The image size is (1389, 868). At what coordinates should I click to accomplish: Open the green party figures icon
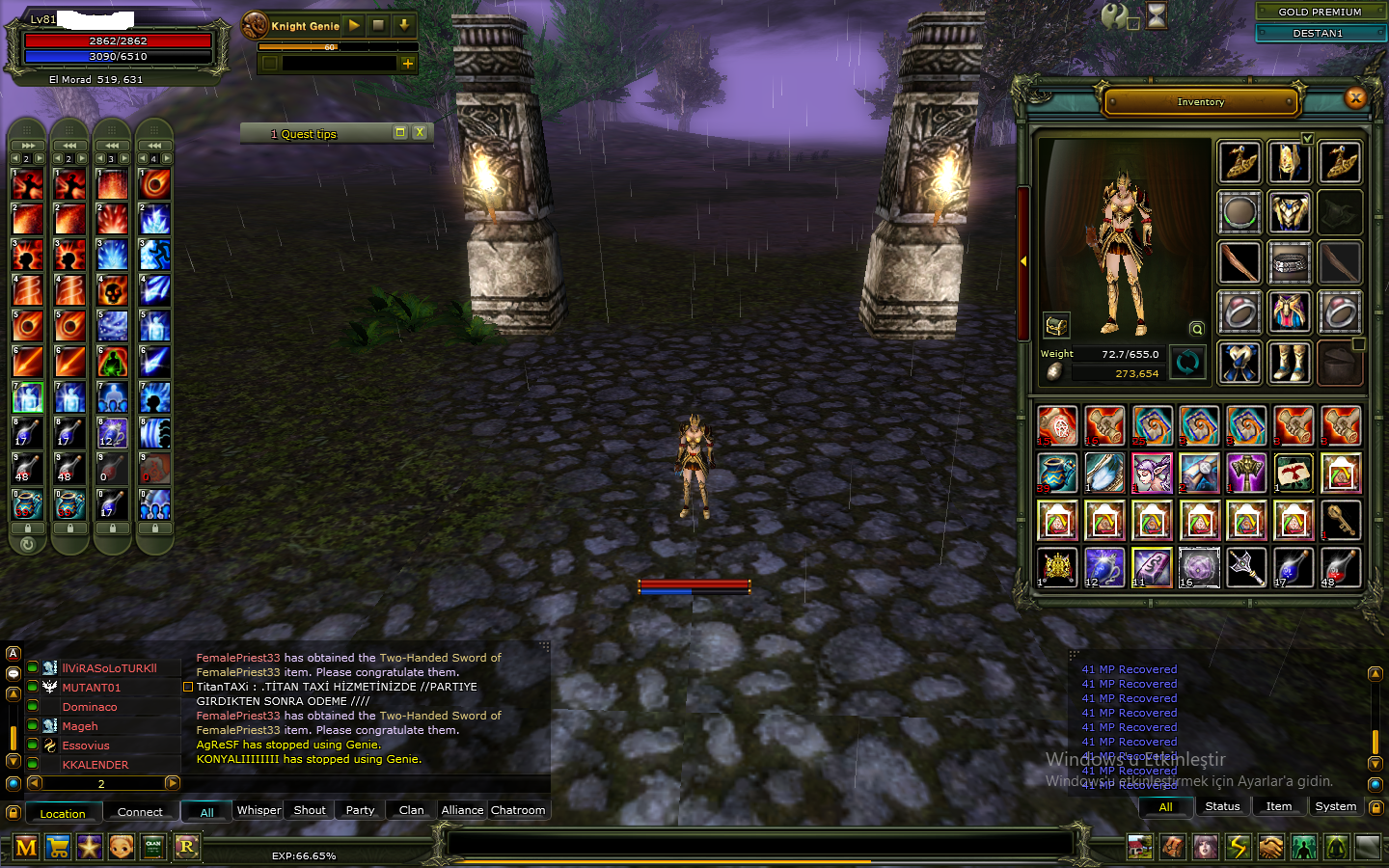(x=1305, y=846)
